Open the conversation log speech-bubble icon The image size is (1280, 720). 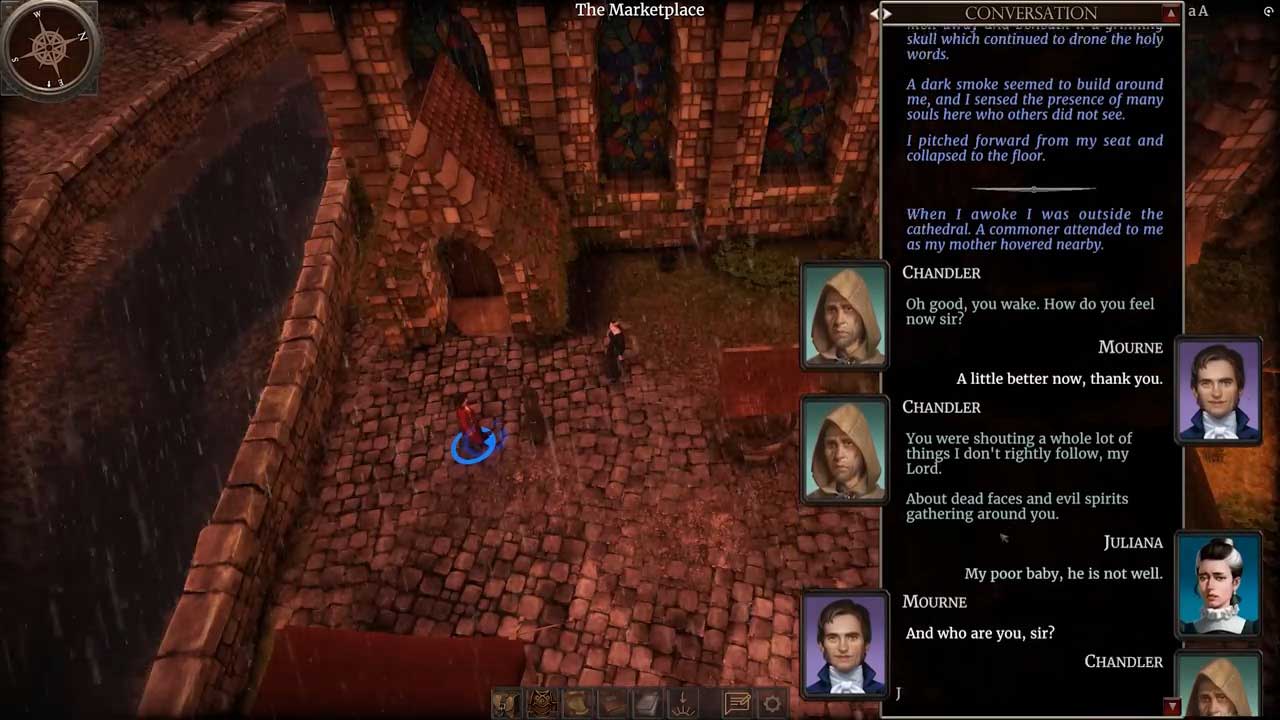coord(737,703)
